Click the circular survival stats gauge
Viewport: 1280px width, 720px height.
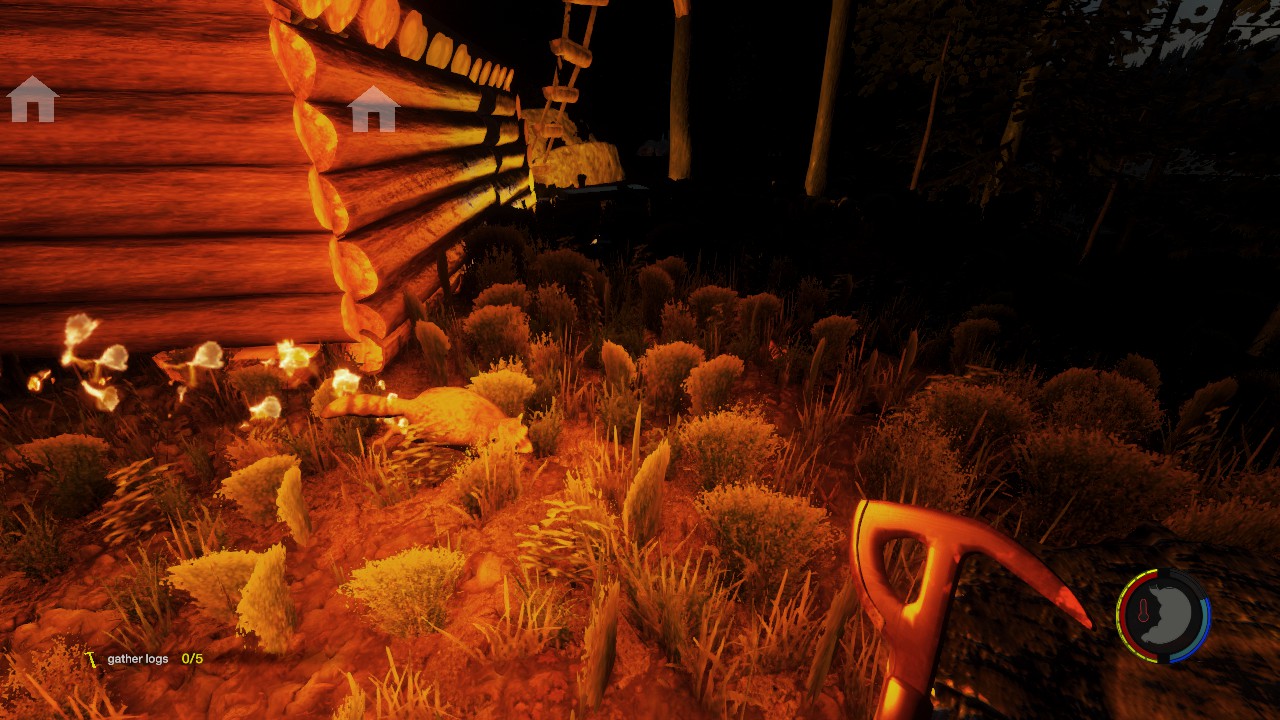1163,615
